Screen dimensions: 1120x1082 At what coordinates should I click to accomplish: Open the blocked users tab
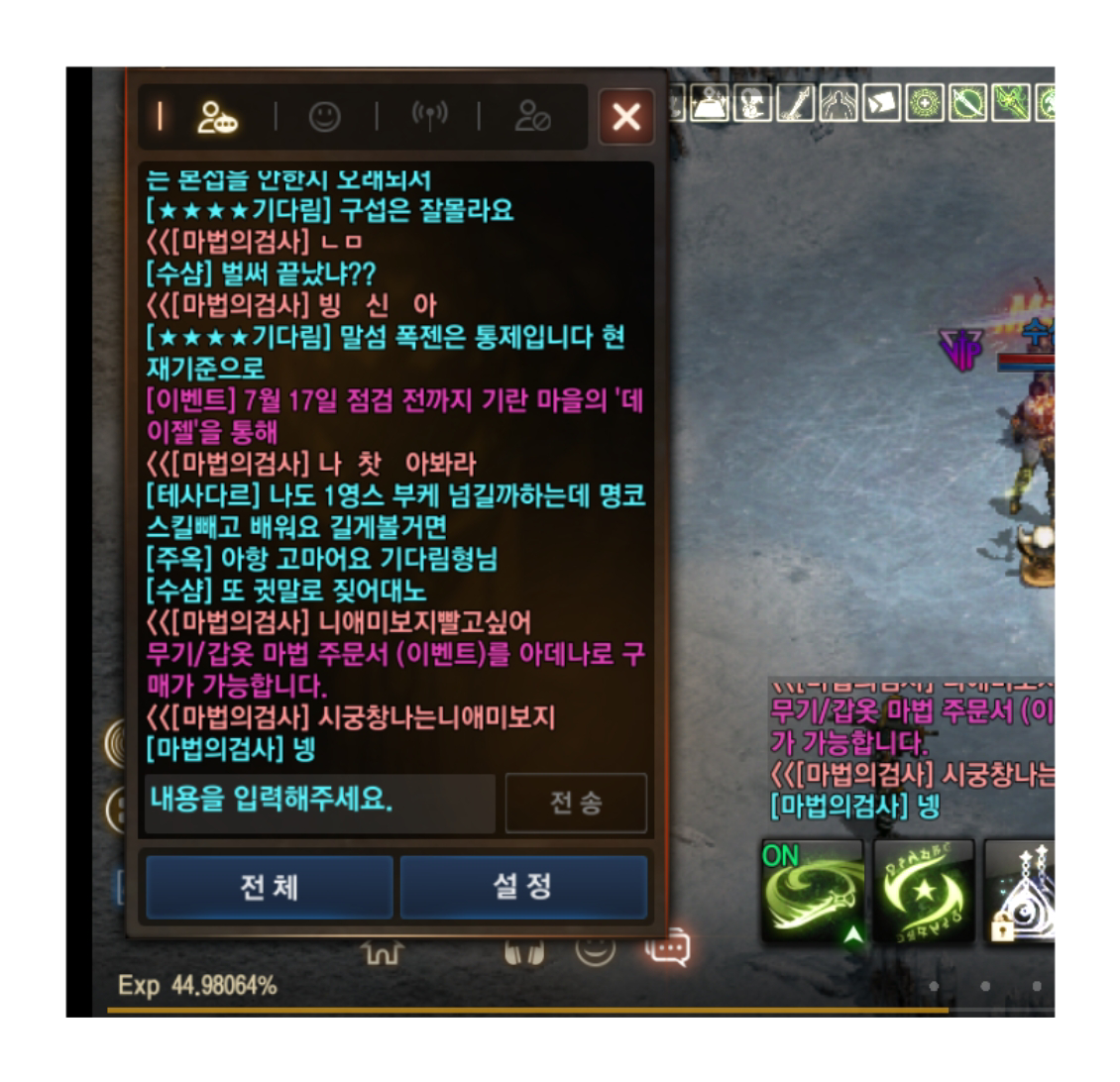click(x=532, y=118)
